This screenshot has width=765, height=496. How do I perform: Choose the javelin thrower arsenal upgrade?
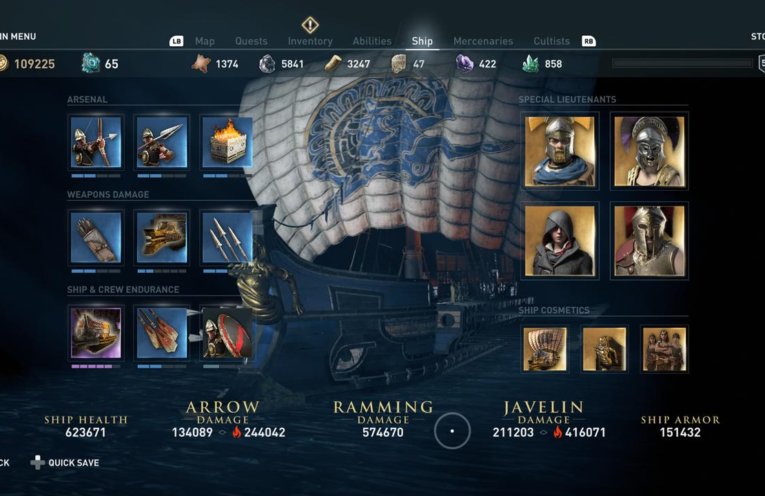click(x=161, y=141)
